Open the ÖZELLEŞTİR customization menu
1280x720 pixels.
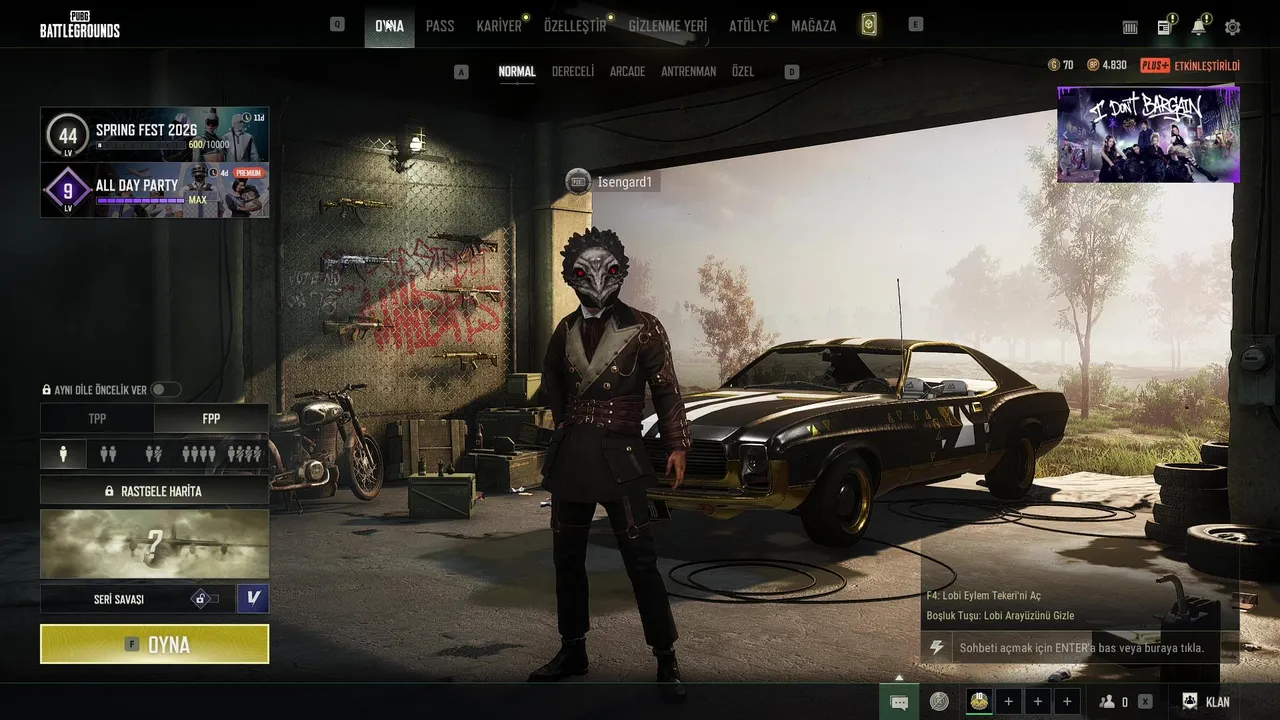(575, 26)
